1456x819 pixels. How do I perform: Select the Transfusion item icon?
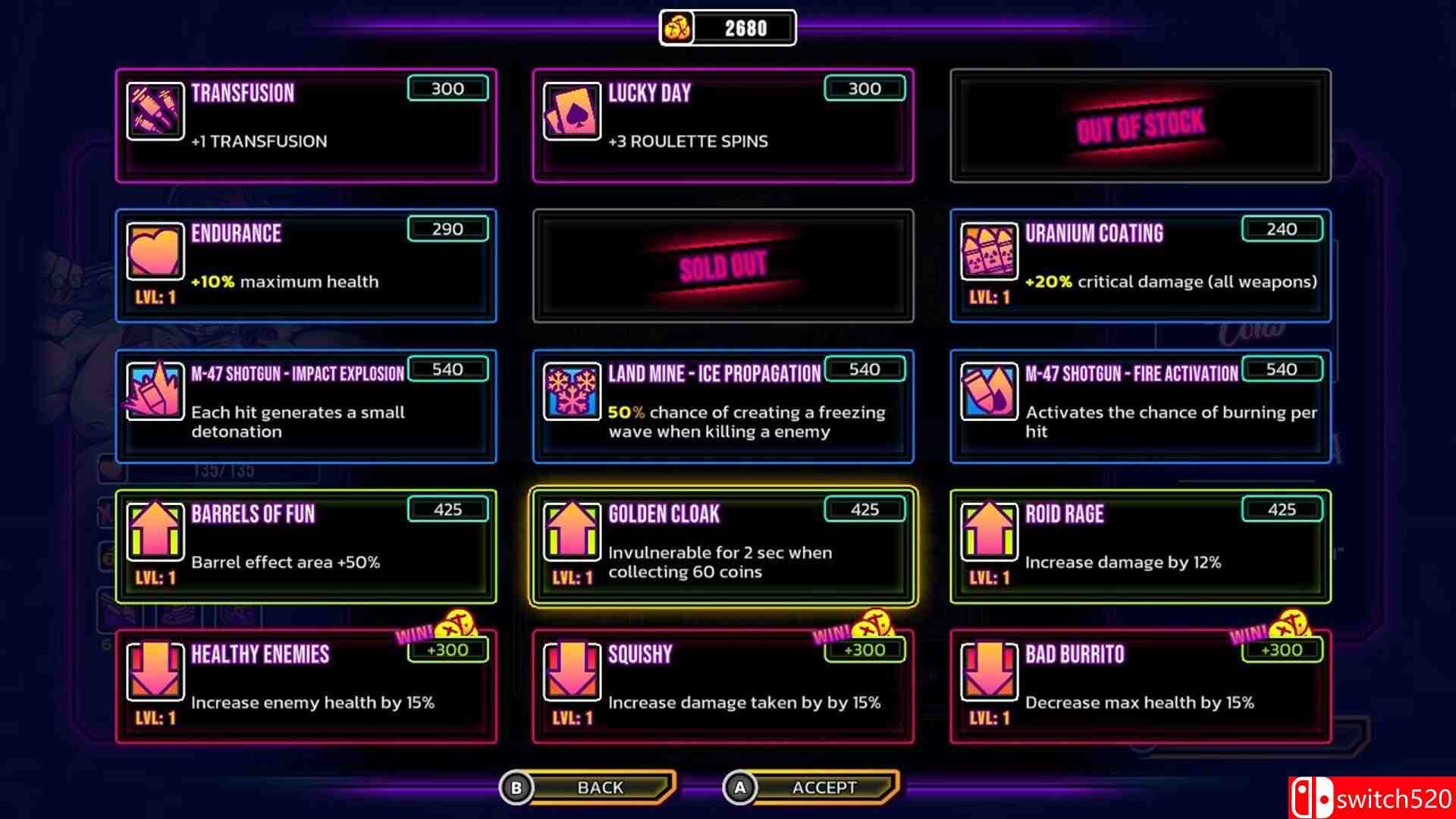[x=155, y=113]
